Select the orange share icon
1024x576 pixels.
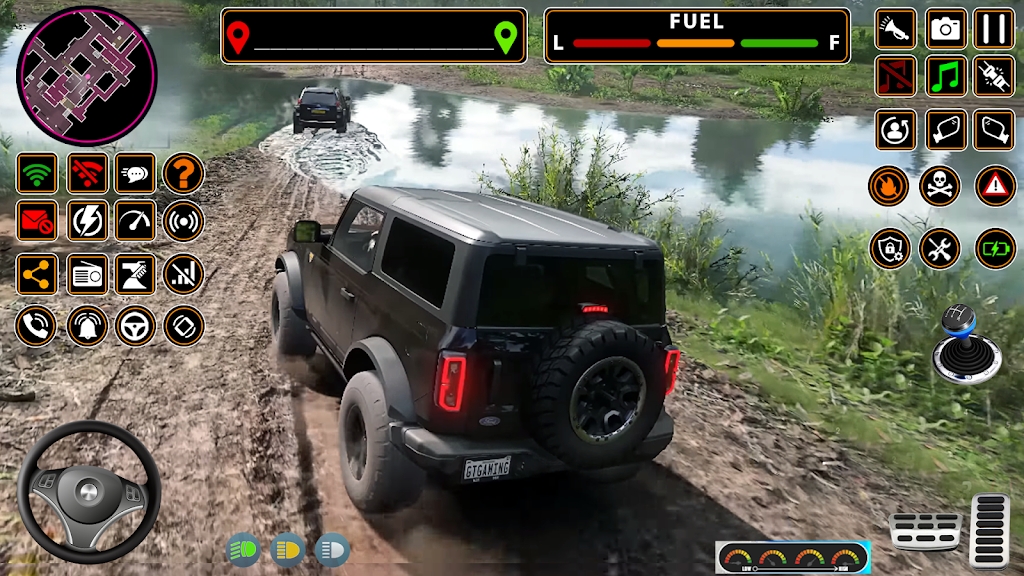(x=37, y=274)
